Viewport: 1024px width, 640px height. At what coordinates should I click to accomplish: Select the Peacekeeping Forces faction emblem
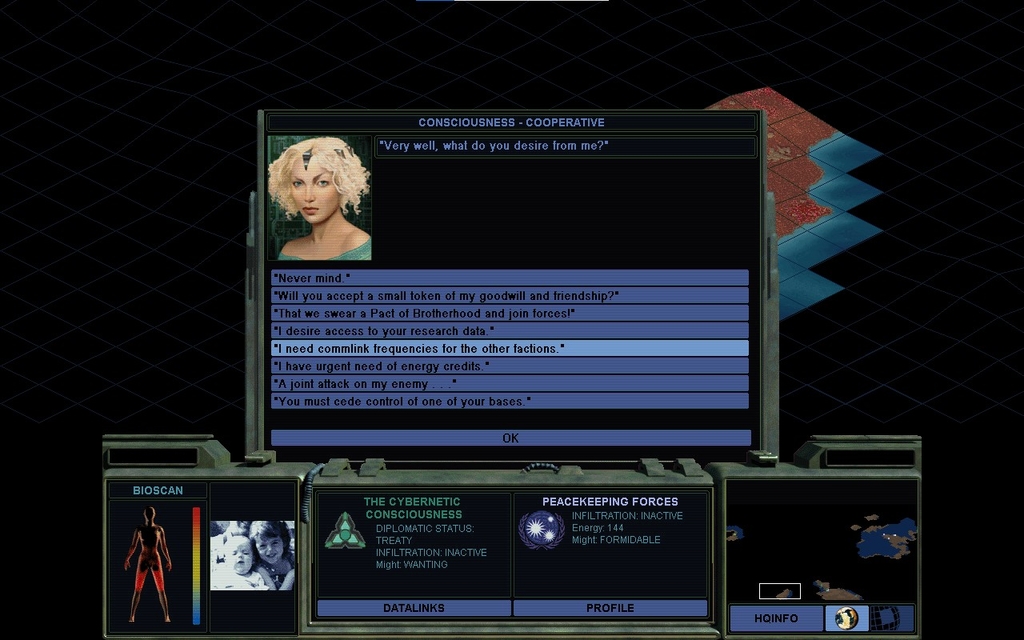tap(541, 529)
